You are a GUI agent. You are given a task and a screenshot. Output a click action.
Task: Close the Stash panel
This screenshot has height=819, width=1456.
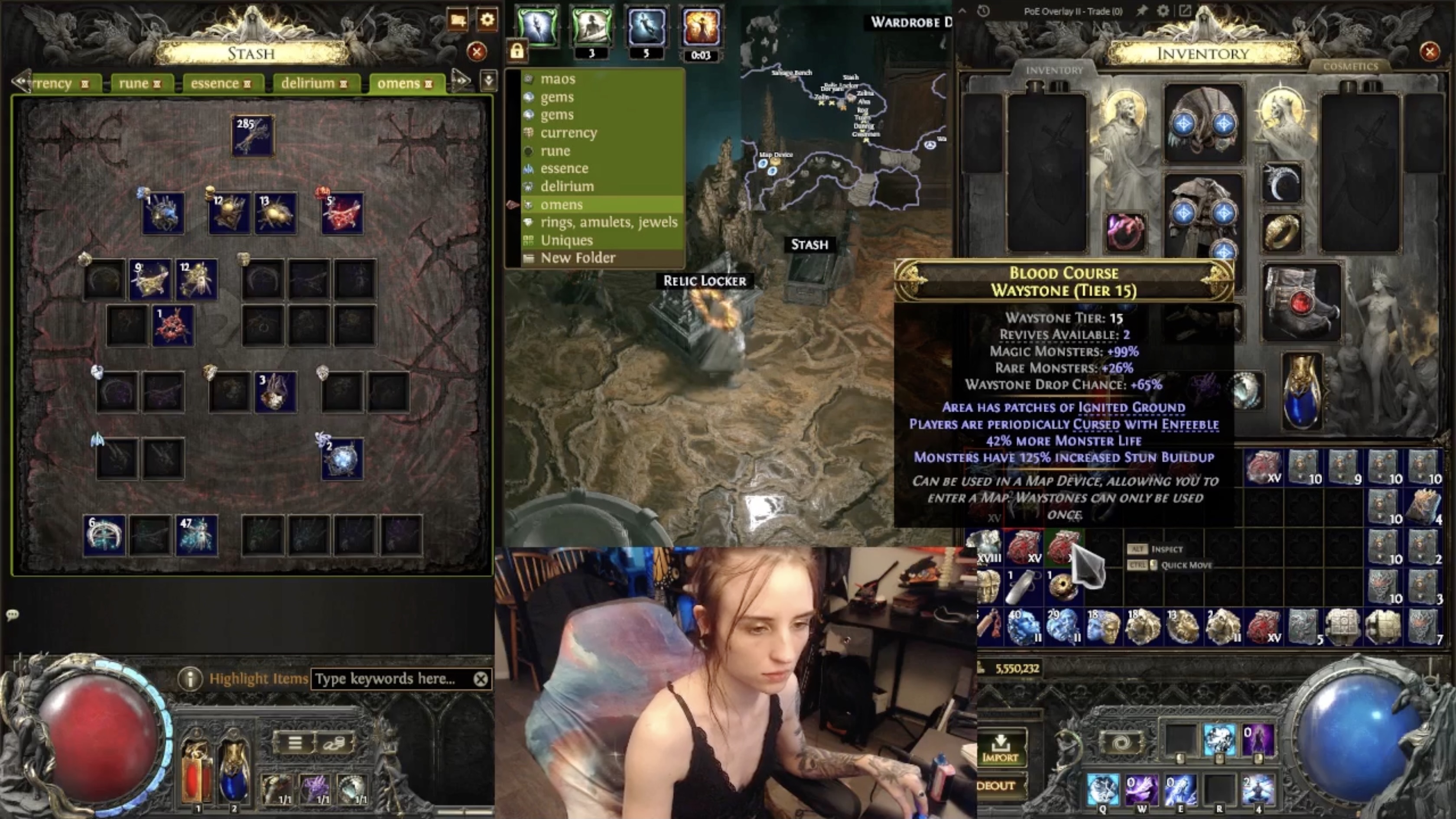tap(477, 52)
